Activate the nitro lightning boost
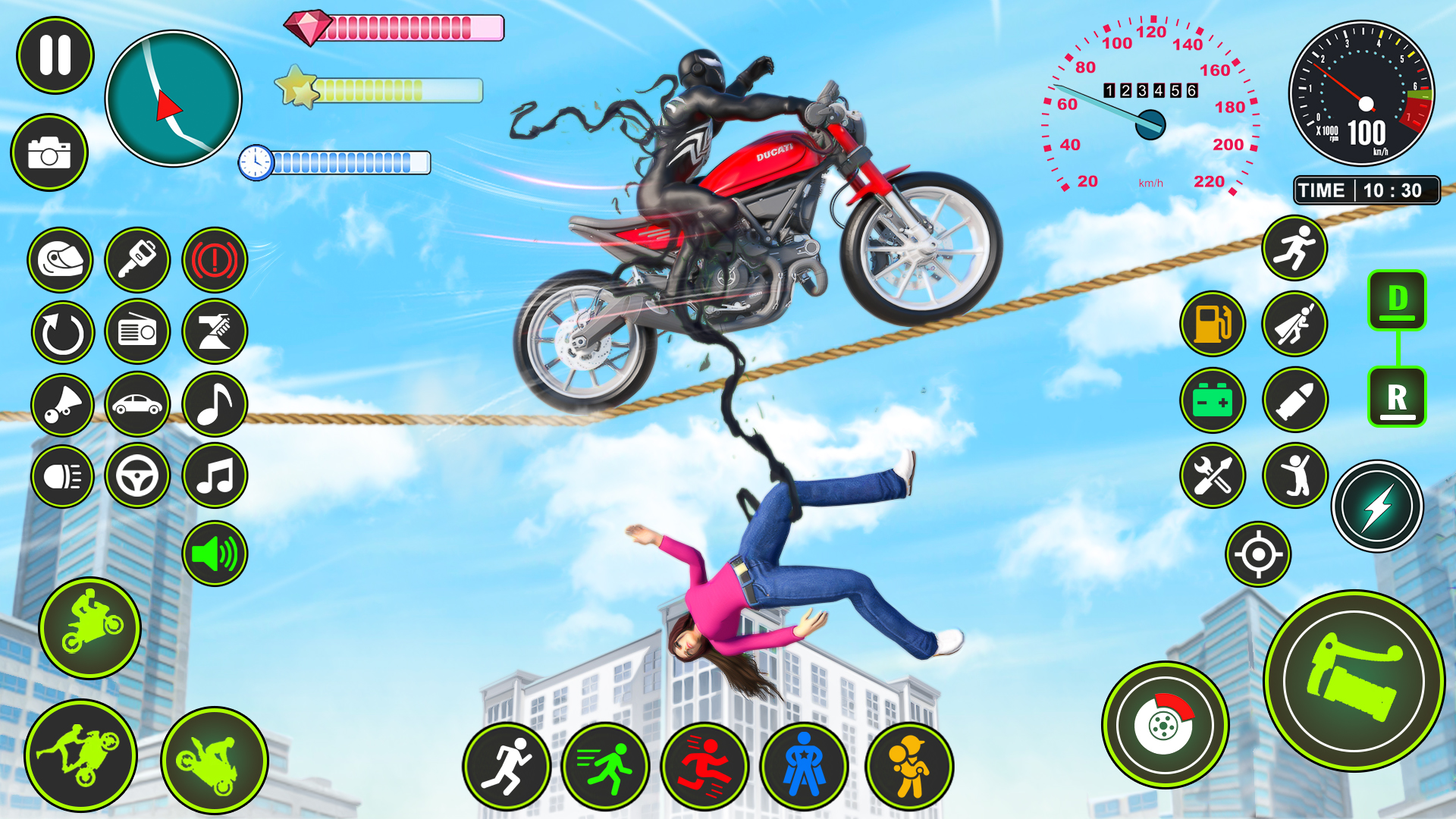The image size is (1456, 819). 1376,507
